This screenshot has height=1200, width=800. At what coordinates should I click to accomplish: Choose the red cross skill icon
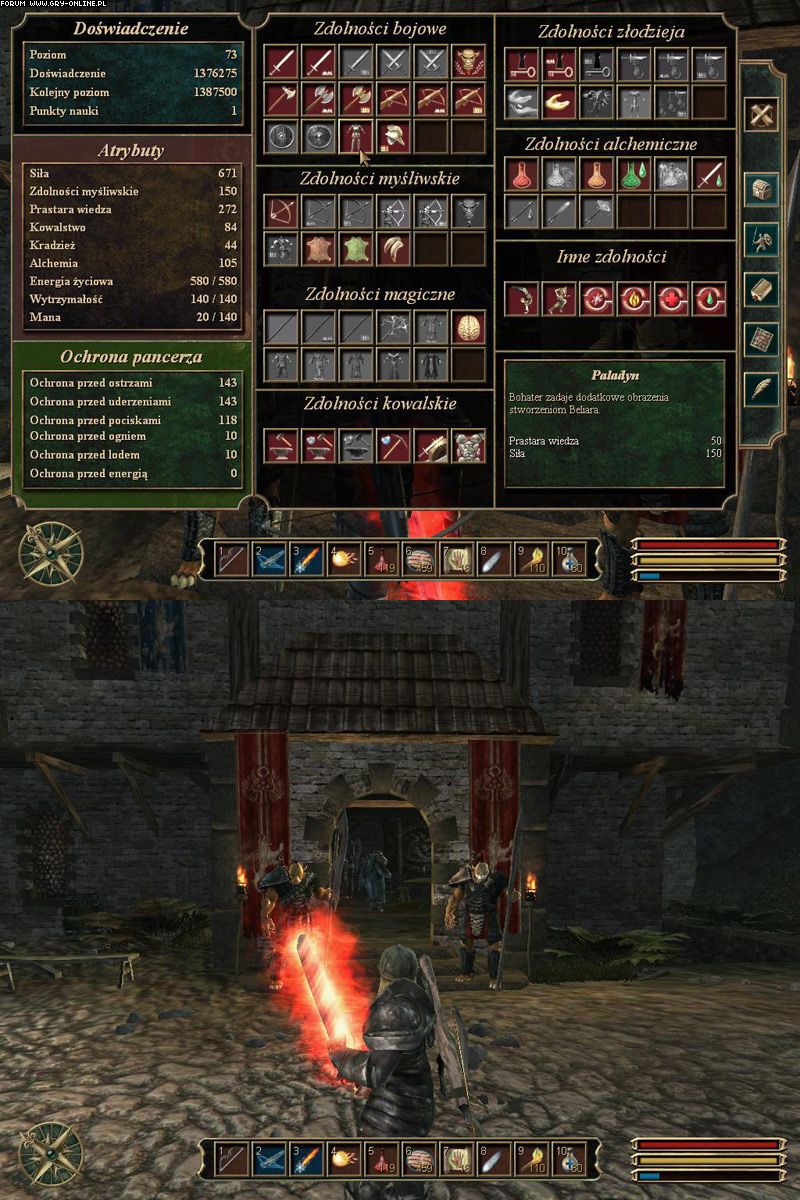670,298
